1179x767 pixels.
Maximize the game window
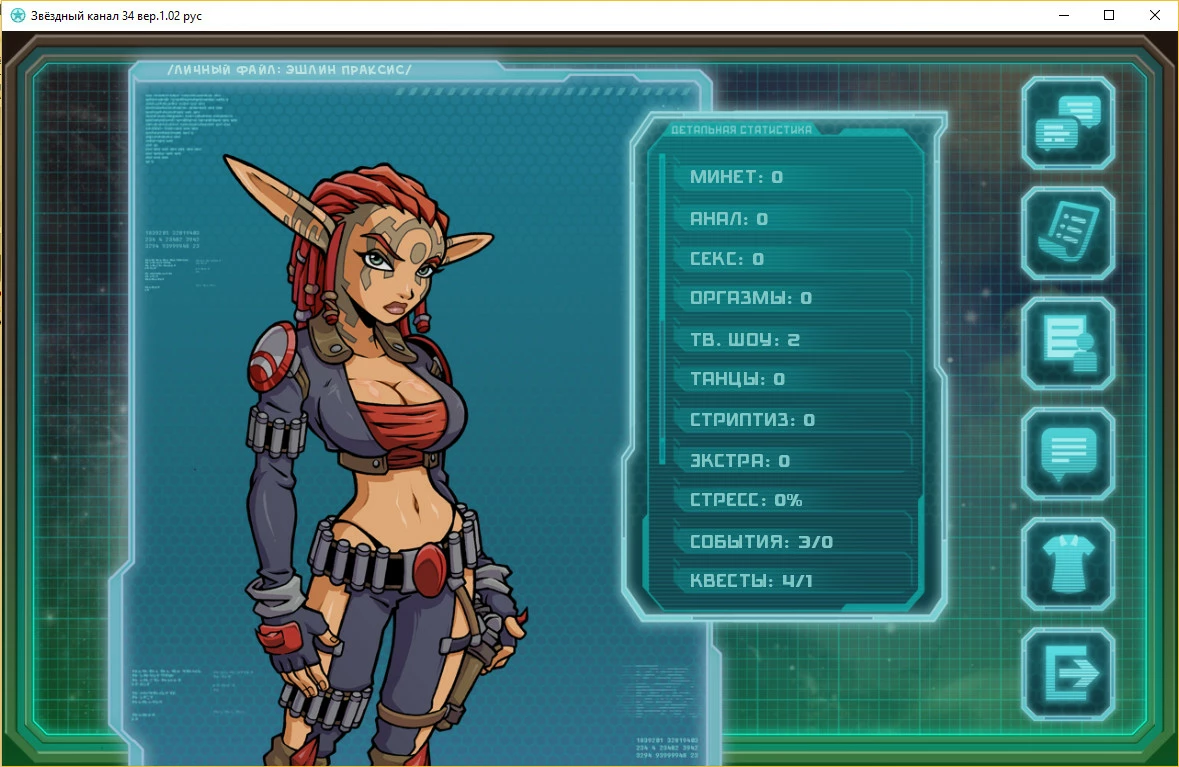1109,15
